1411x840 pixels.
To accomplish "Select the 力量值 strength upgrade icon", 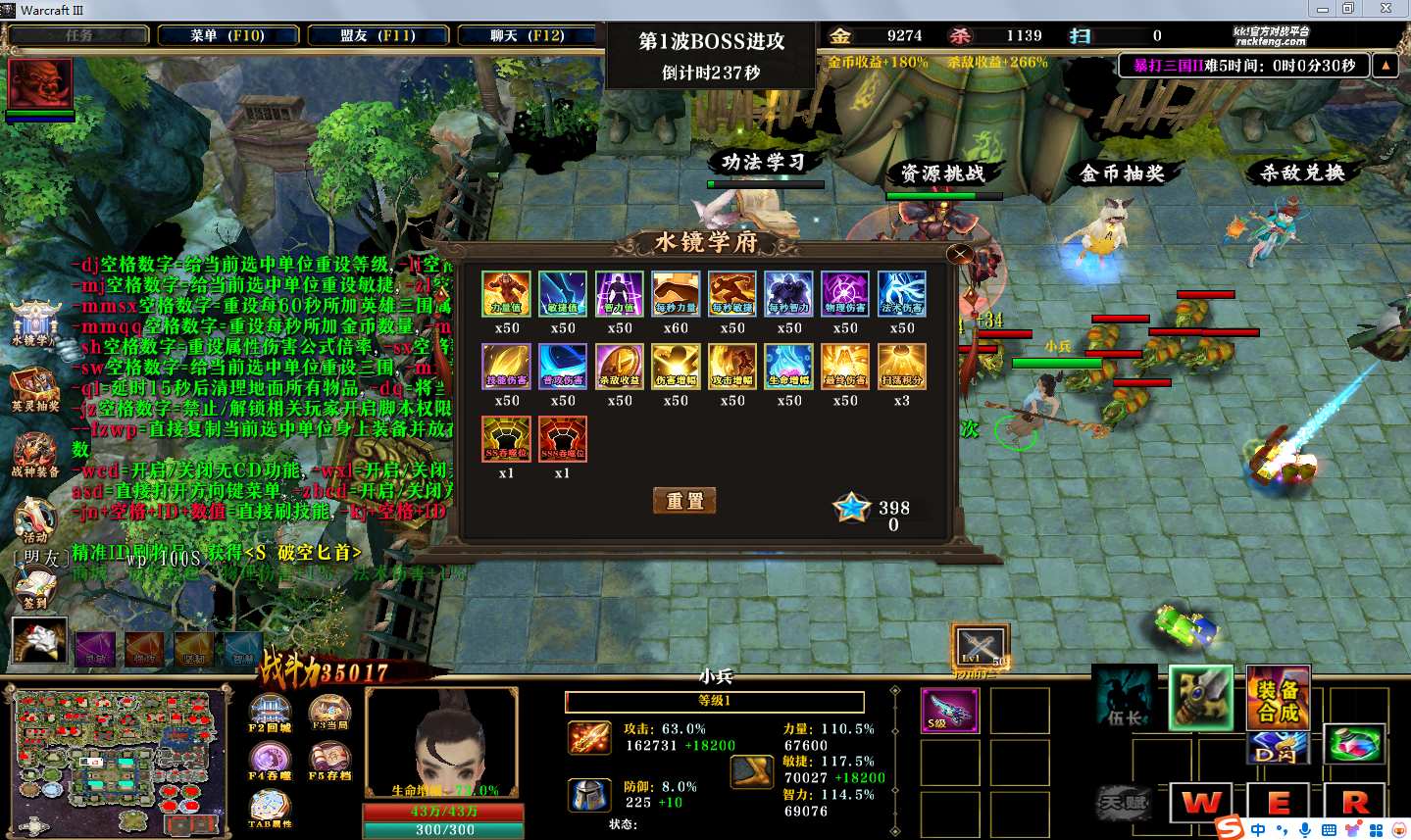I will point(506,294).
